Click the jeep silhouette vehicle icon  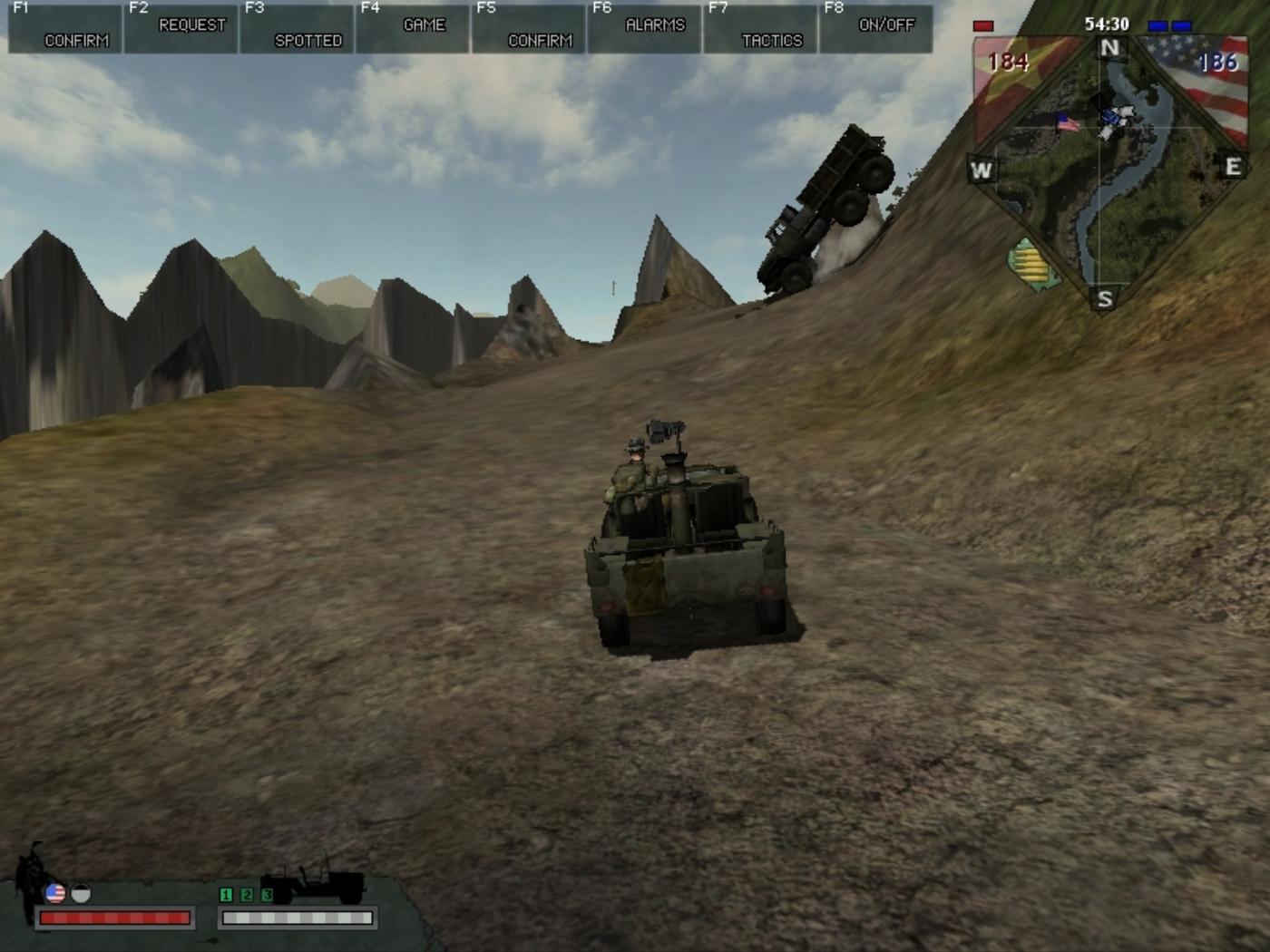pyautogui.click(x=313, y=884)
